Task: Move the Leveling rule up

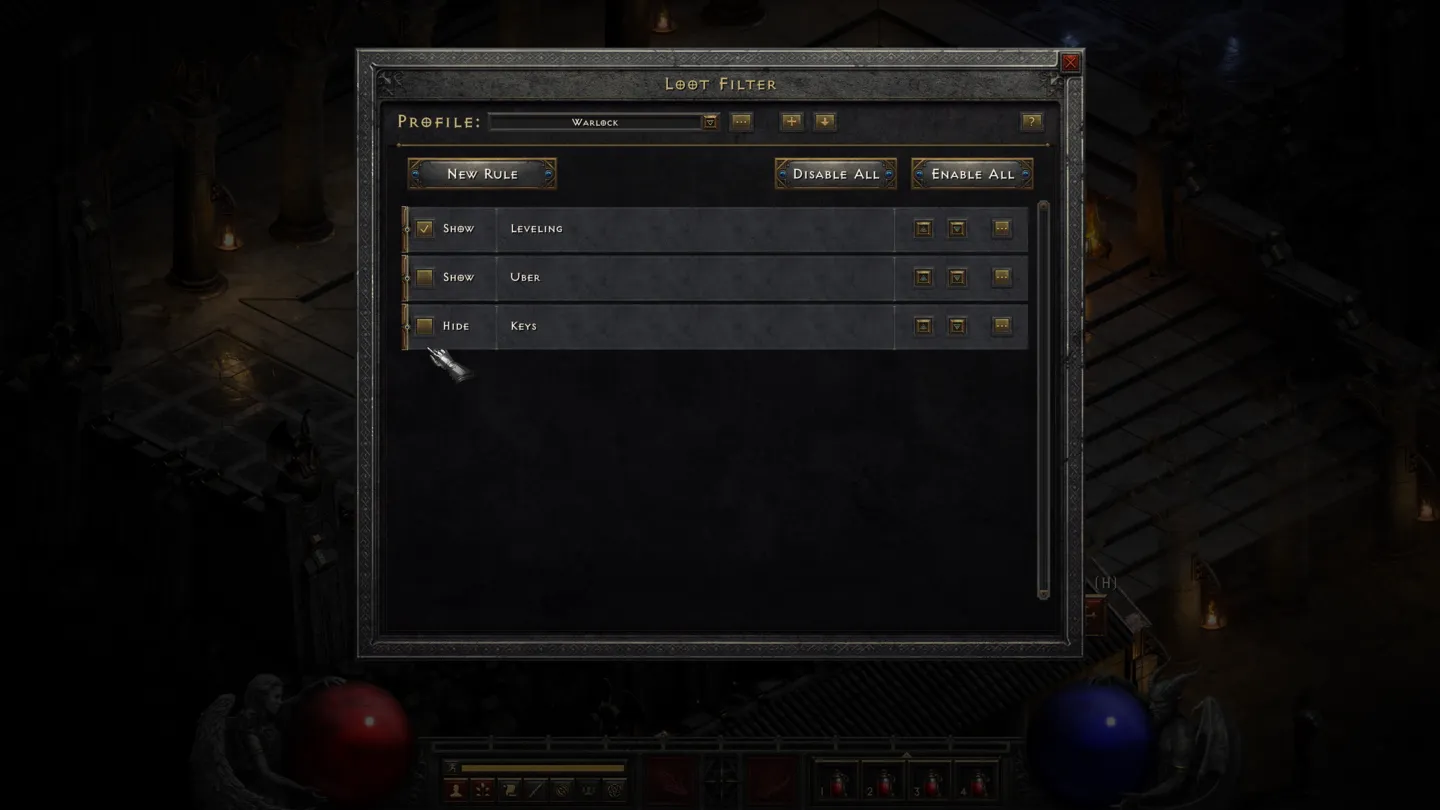Action: [921, 228]
